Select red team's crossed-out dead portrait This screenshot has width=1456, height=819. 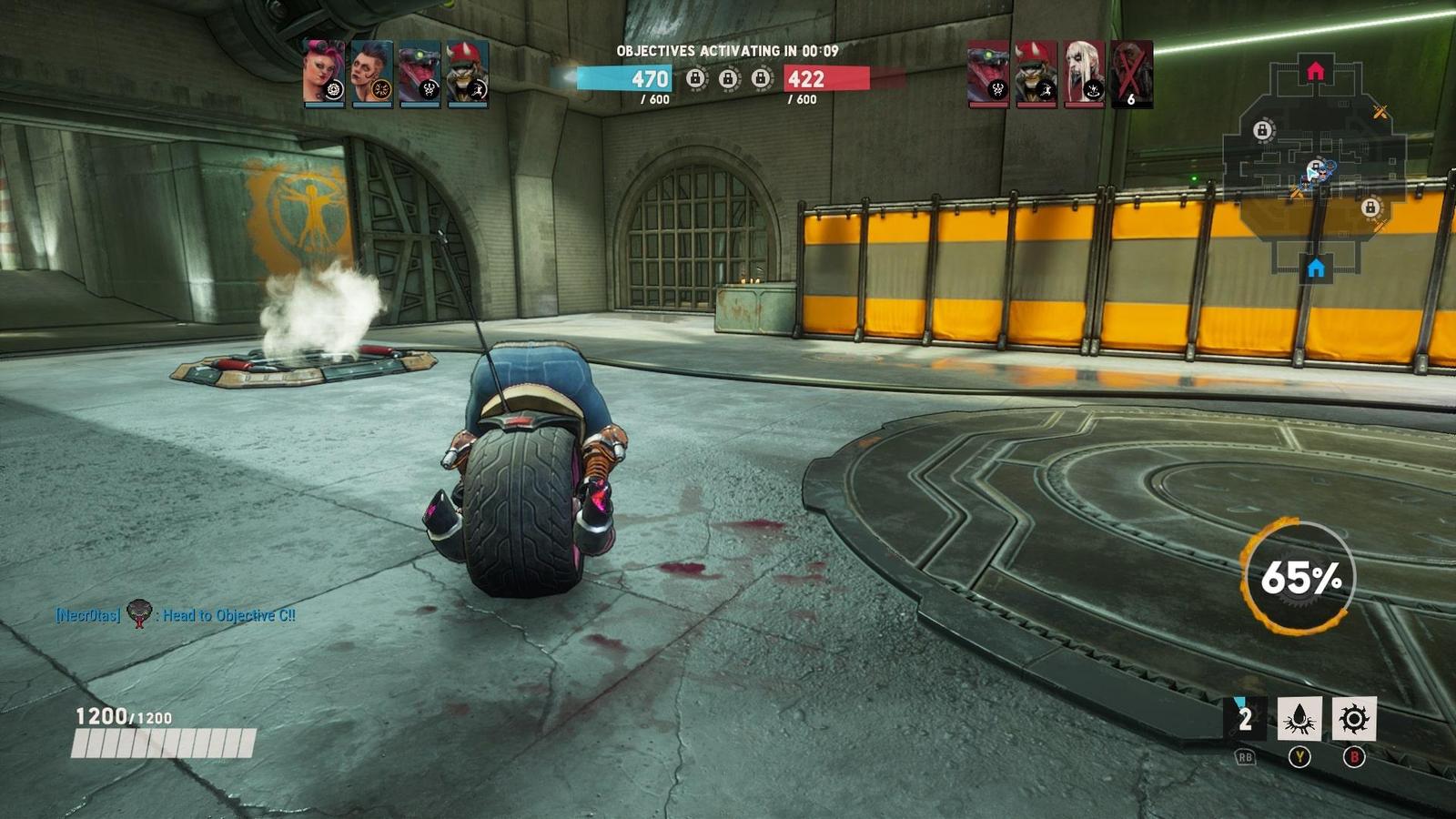(1131, 73)
